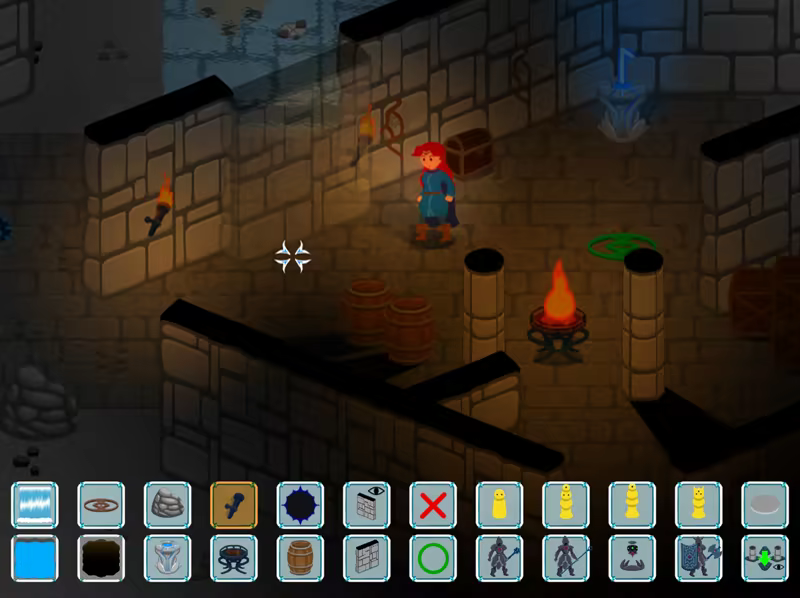Image resolution: width=800 pixels, height=598 pixels.
Task: Toggle the brick wall with eye icon
Action: (x=366, y=505)
